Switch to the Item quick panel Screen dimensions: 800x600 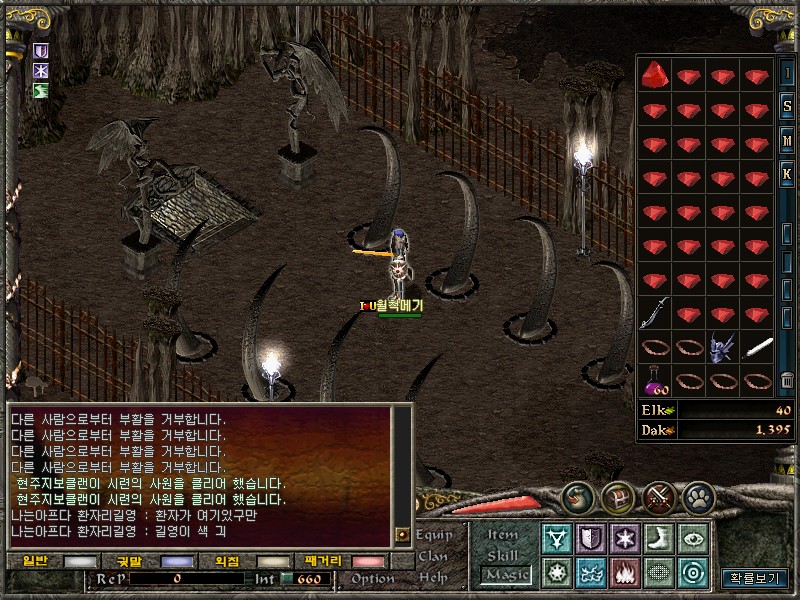point(503,535)
